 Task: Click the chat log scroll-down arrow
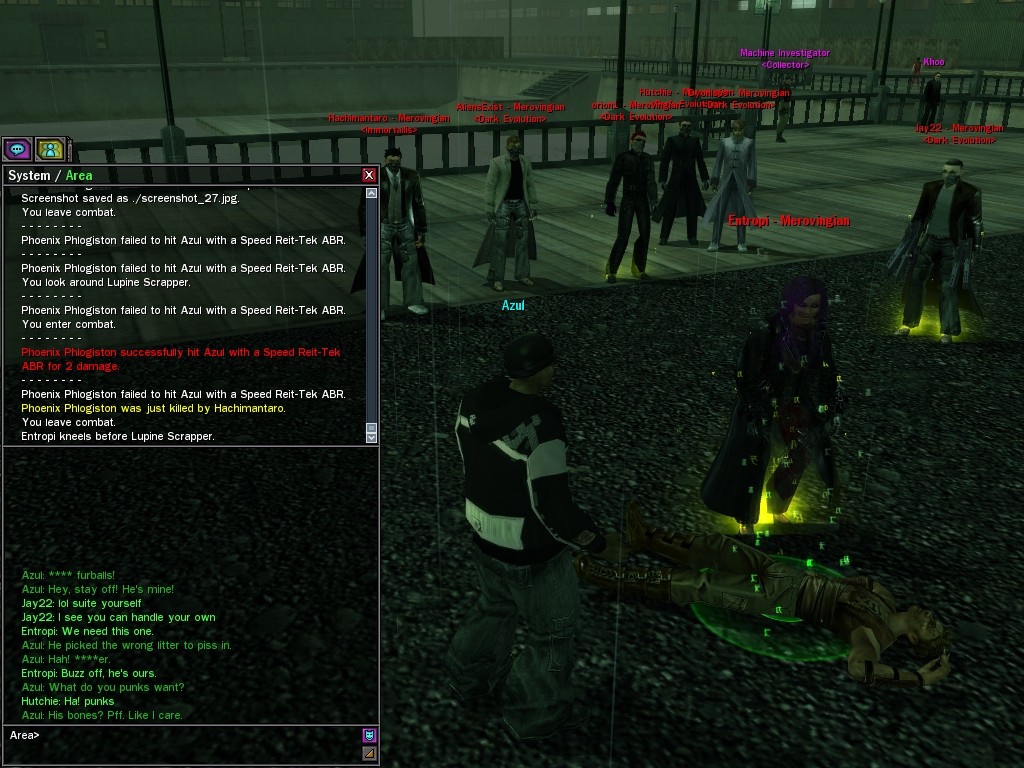click(x=372, y=437)
